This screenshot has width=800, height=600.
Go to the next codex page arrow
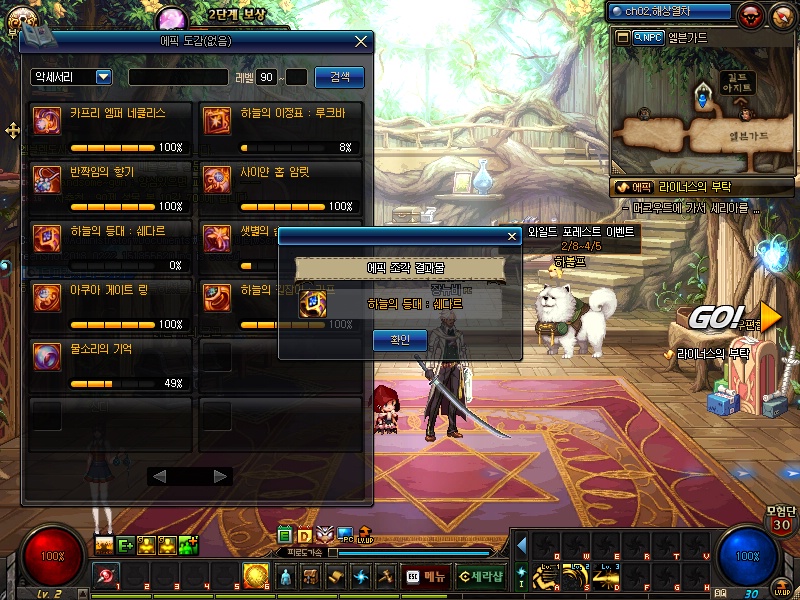coord(221,476)
